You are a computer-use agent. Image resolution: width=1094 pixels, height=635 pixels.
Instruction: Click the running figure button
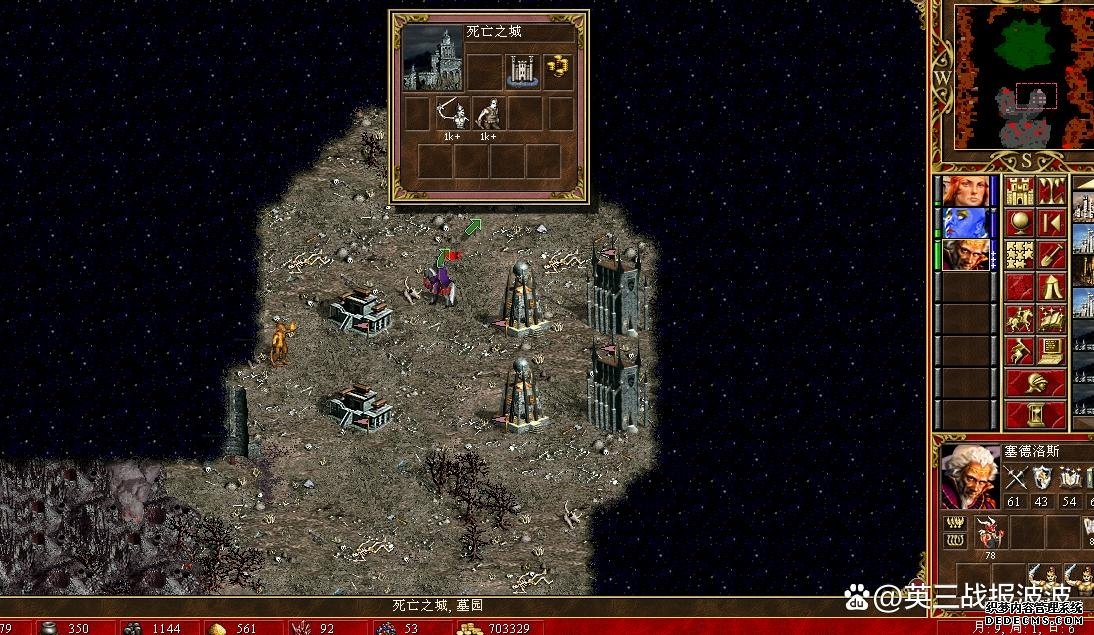pos(1019,351)
